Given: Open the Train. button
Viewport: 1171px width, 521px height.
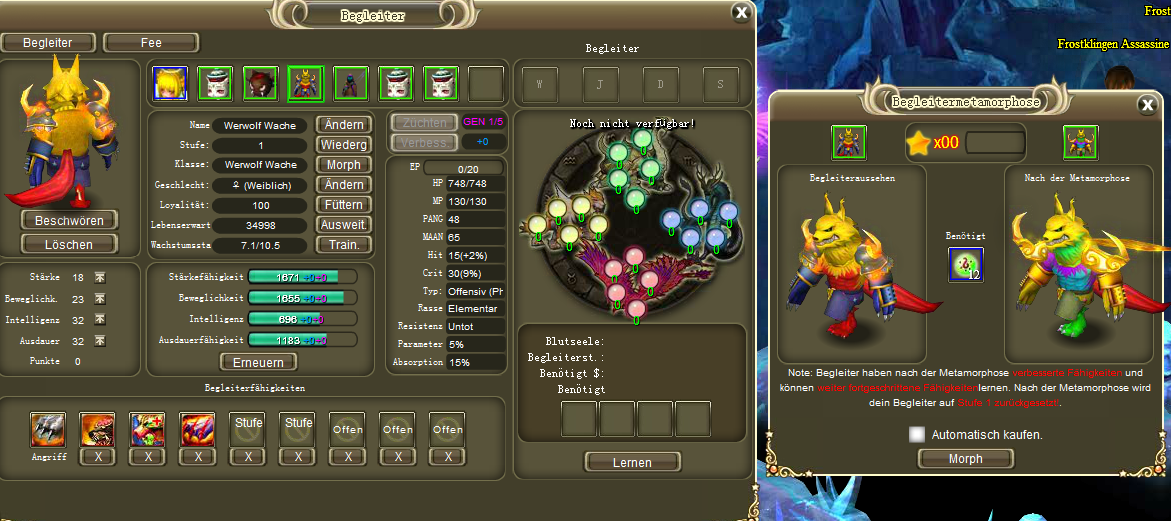Looking at the screenshot, I should click(x=344, y=245).
